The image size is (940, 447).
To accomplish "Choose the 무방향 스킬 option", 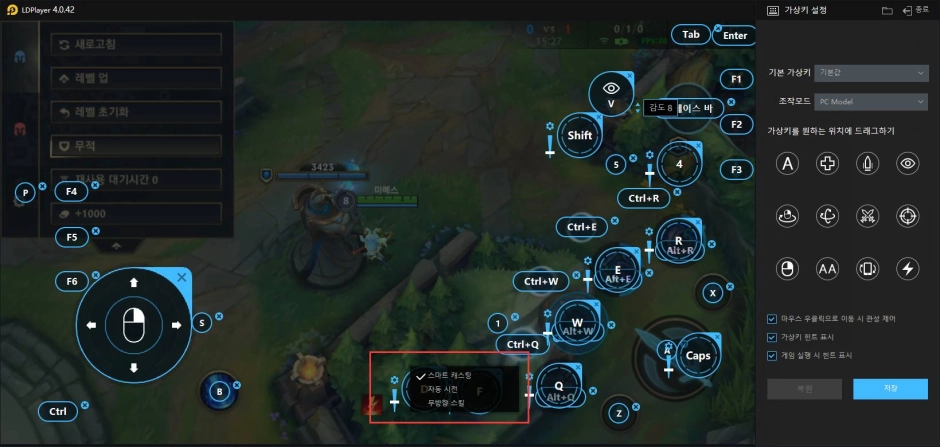I will click(446, 402).
